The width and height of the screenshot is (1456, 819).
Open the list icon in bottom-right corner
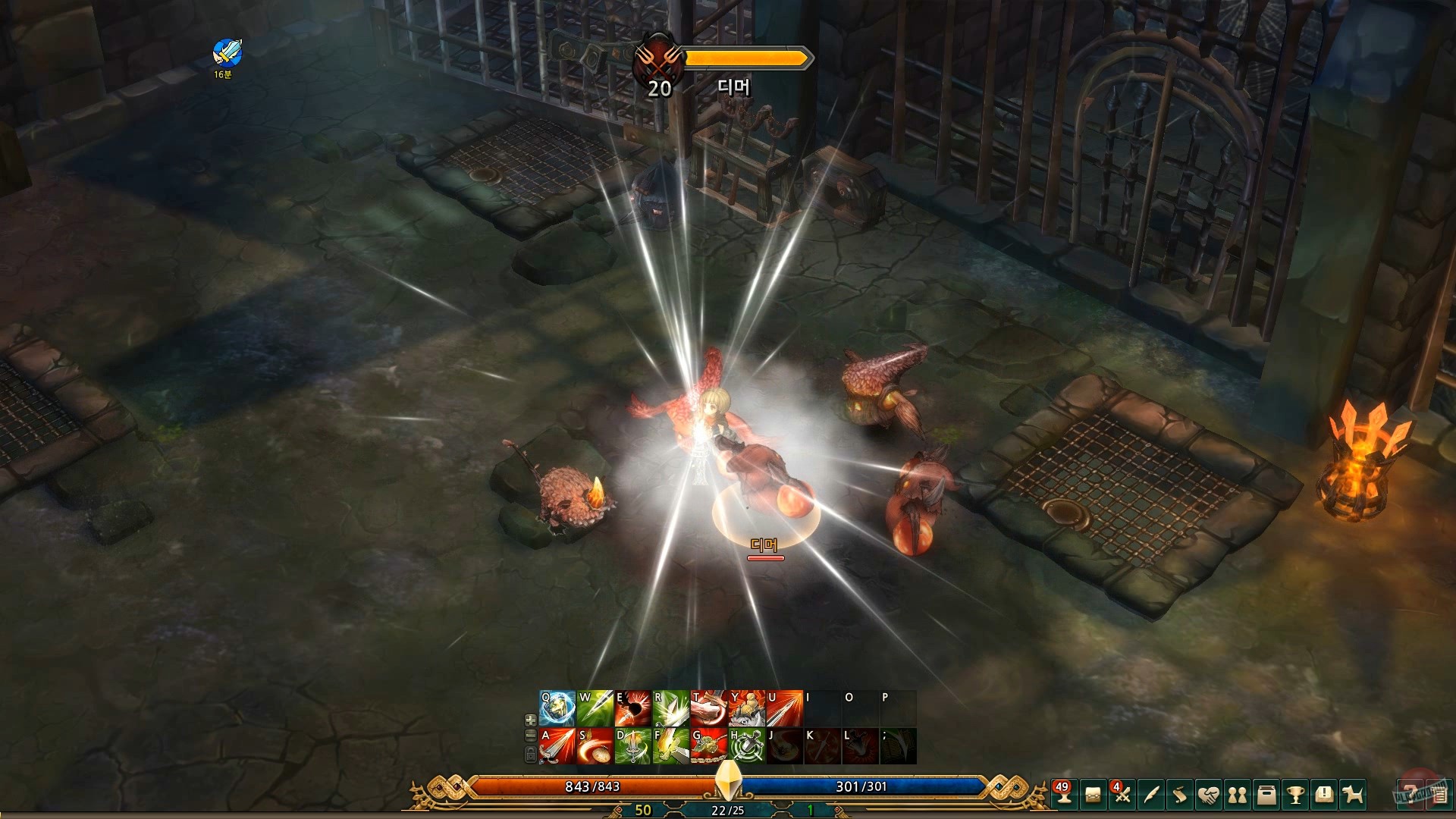[x=1440, y=795]
